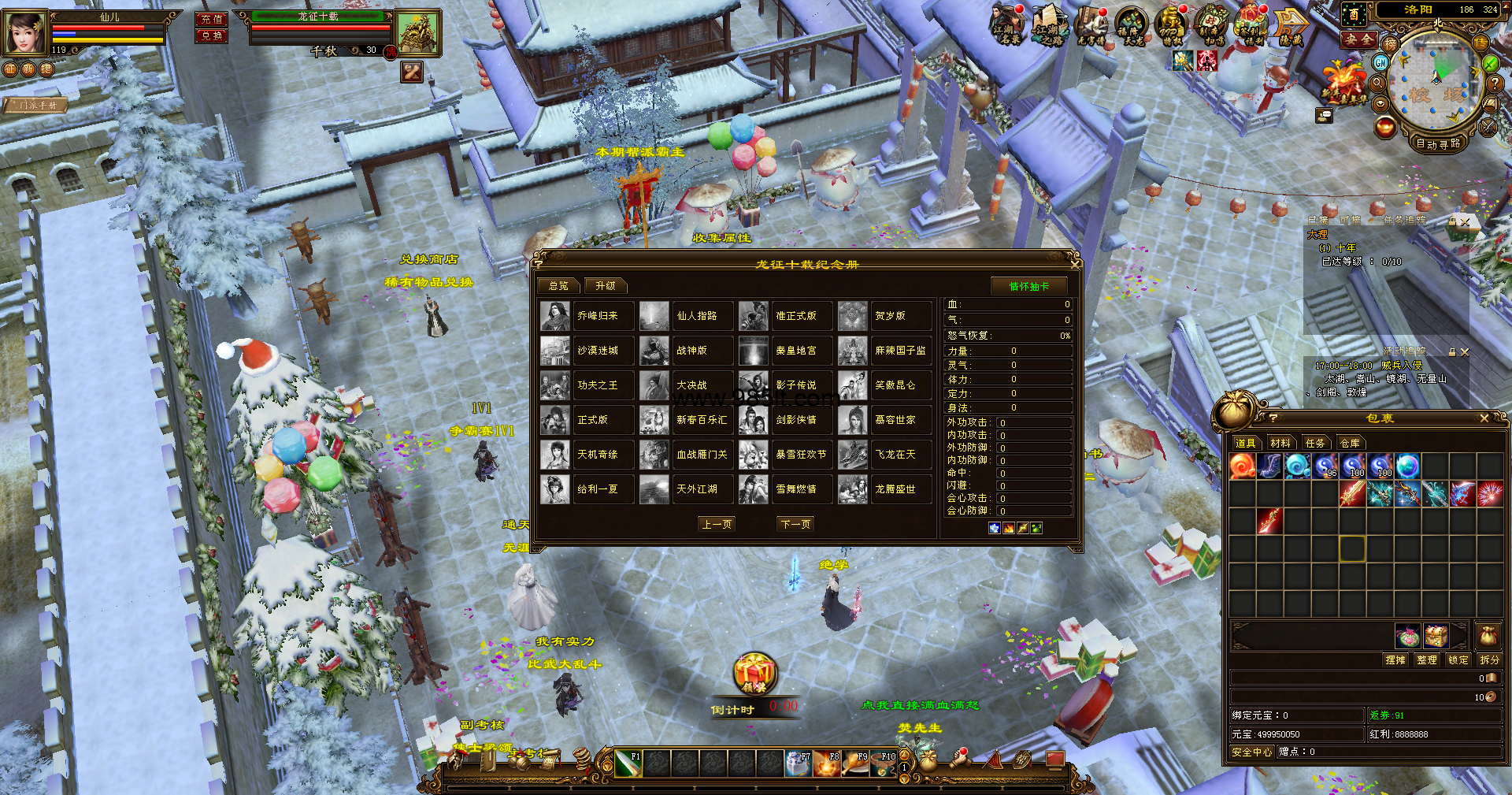This screenshot has height=795, width=1512.
Task: Click the 整理 sort button in bag
Action: pyautogui.click(x=1426, y=659)
